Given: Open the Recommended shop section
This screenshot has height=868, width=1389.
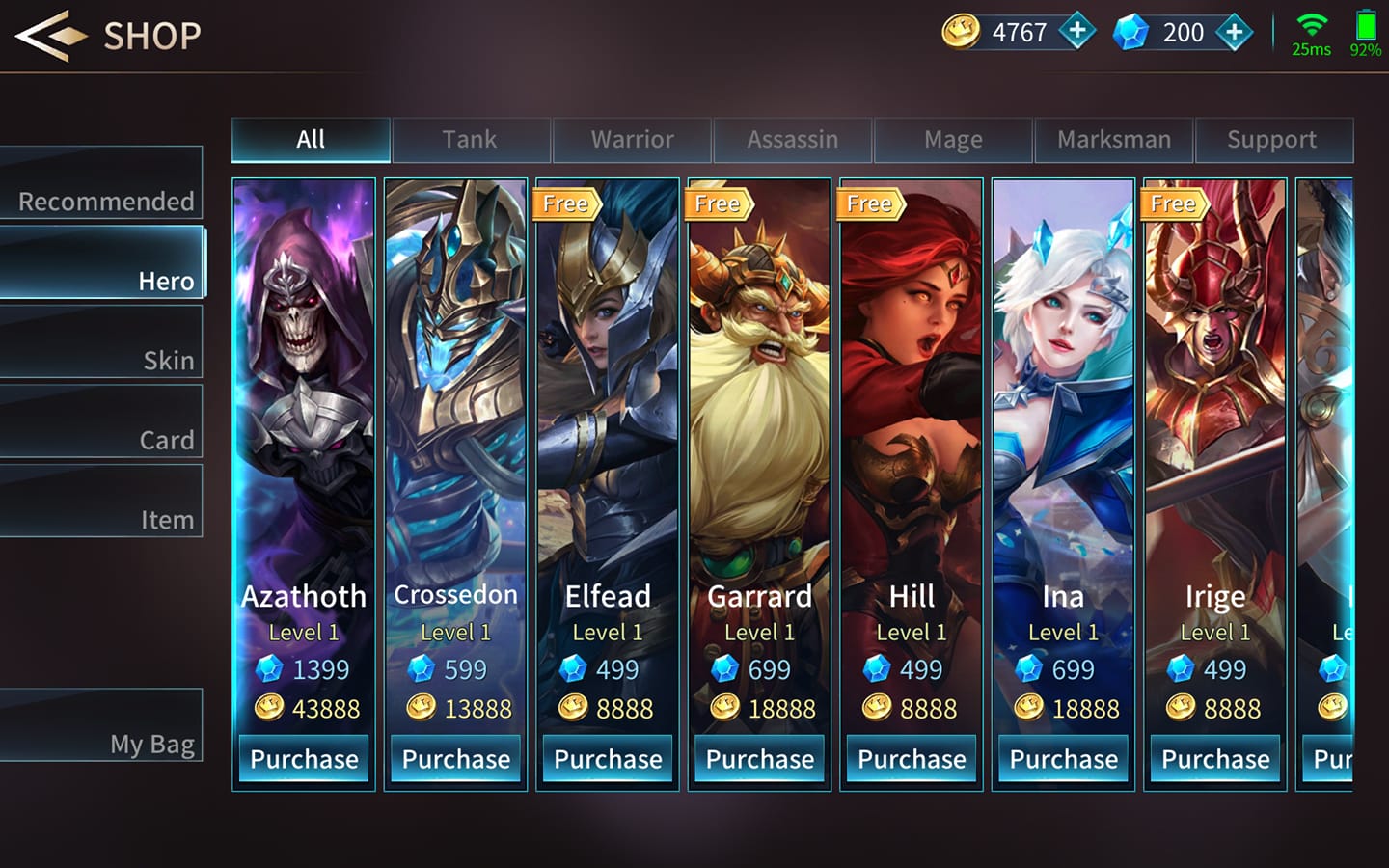Looking at the screenshot, I should pos(101,183).
